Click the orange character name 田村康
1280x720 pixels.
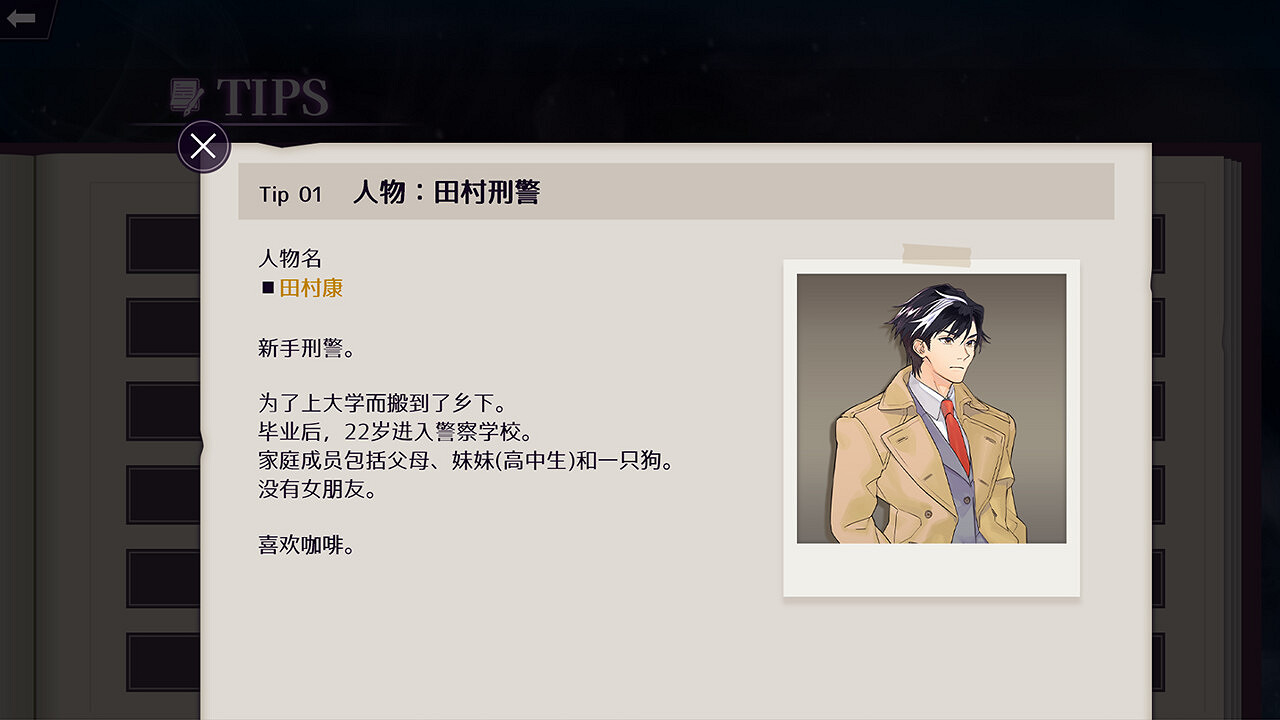pyautogui.click(x=310, y=287)
